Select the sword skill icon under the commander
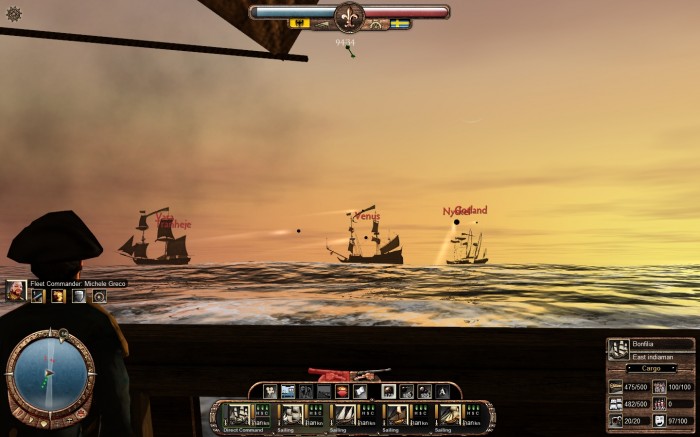Image resolution: width=700 pixels, height=437 pixels. [x=39, y=296]
